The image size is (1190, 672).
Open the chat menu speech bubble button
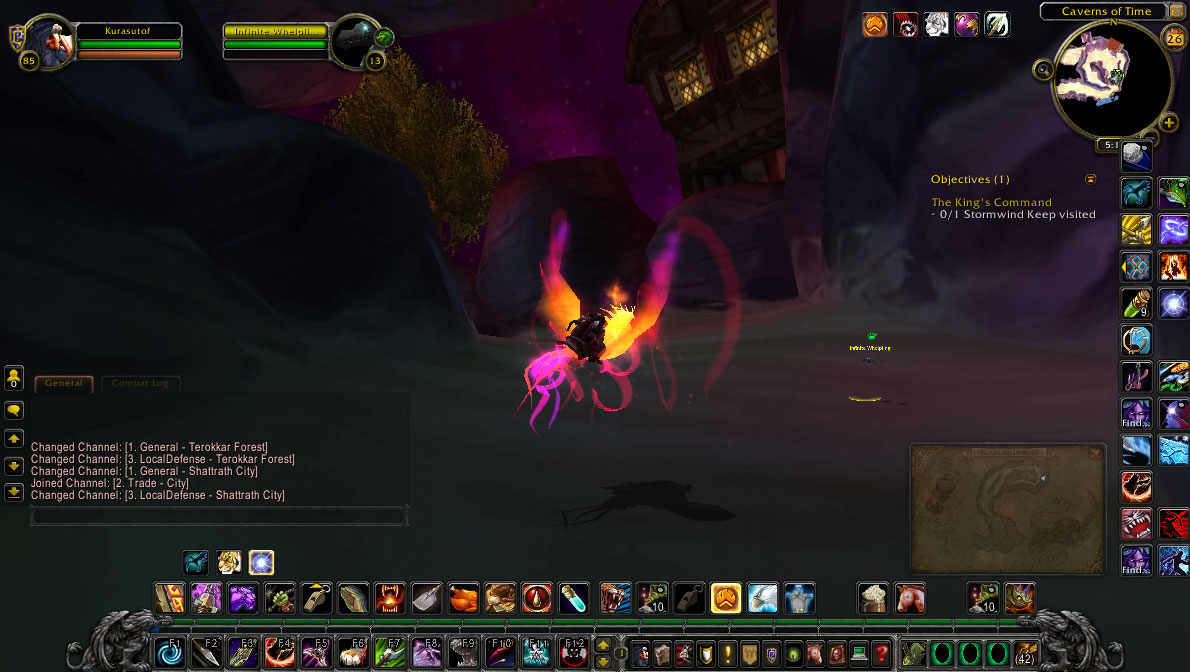(14, 410)
